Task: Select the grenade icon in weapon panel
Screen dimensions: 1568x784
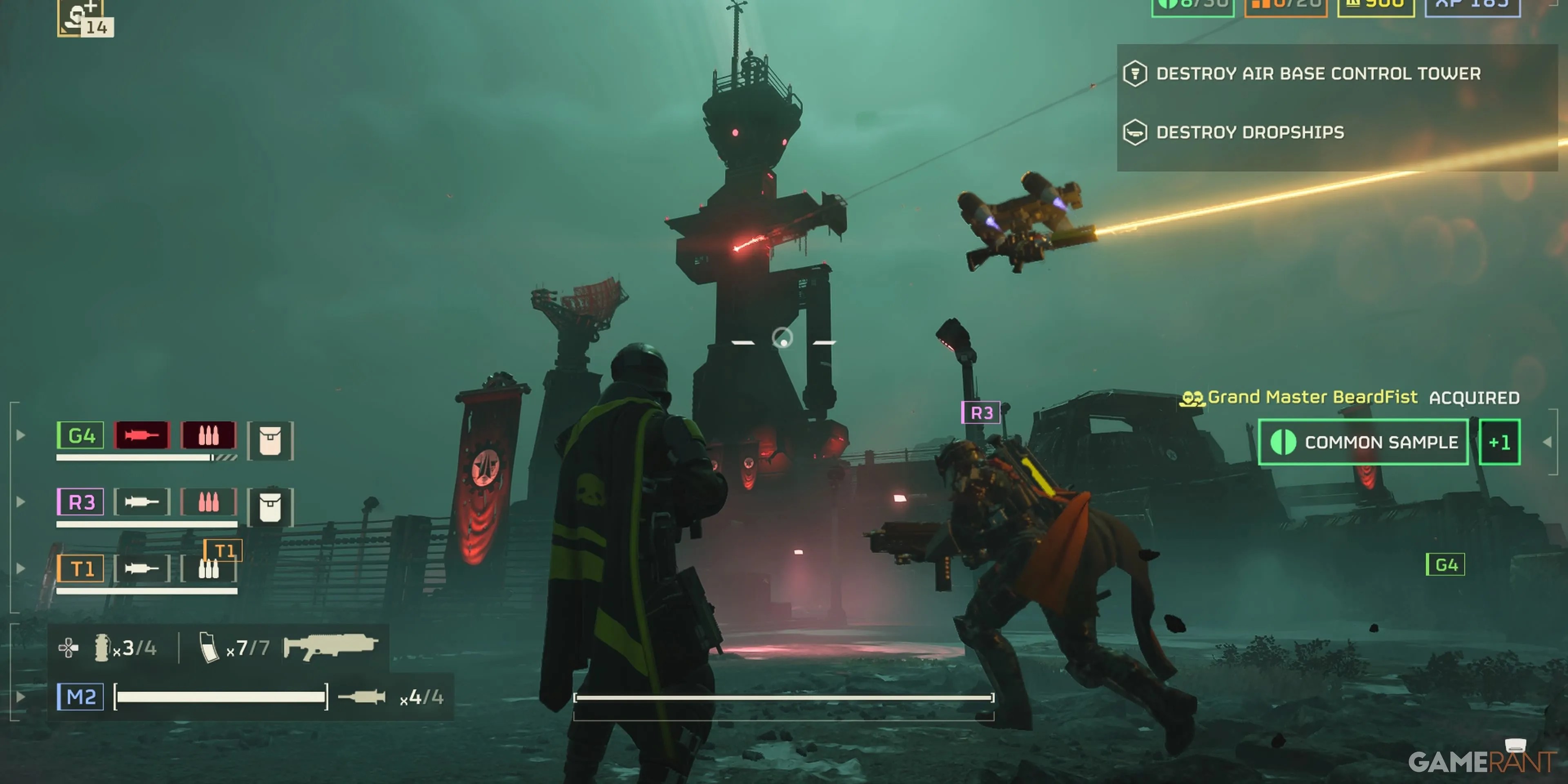Action: pyautogui.click(x=102, y=648)
